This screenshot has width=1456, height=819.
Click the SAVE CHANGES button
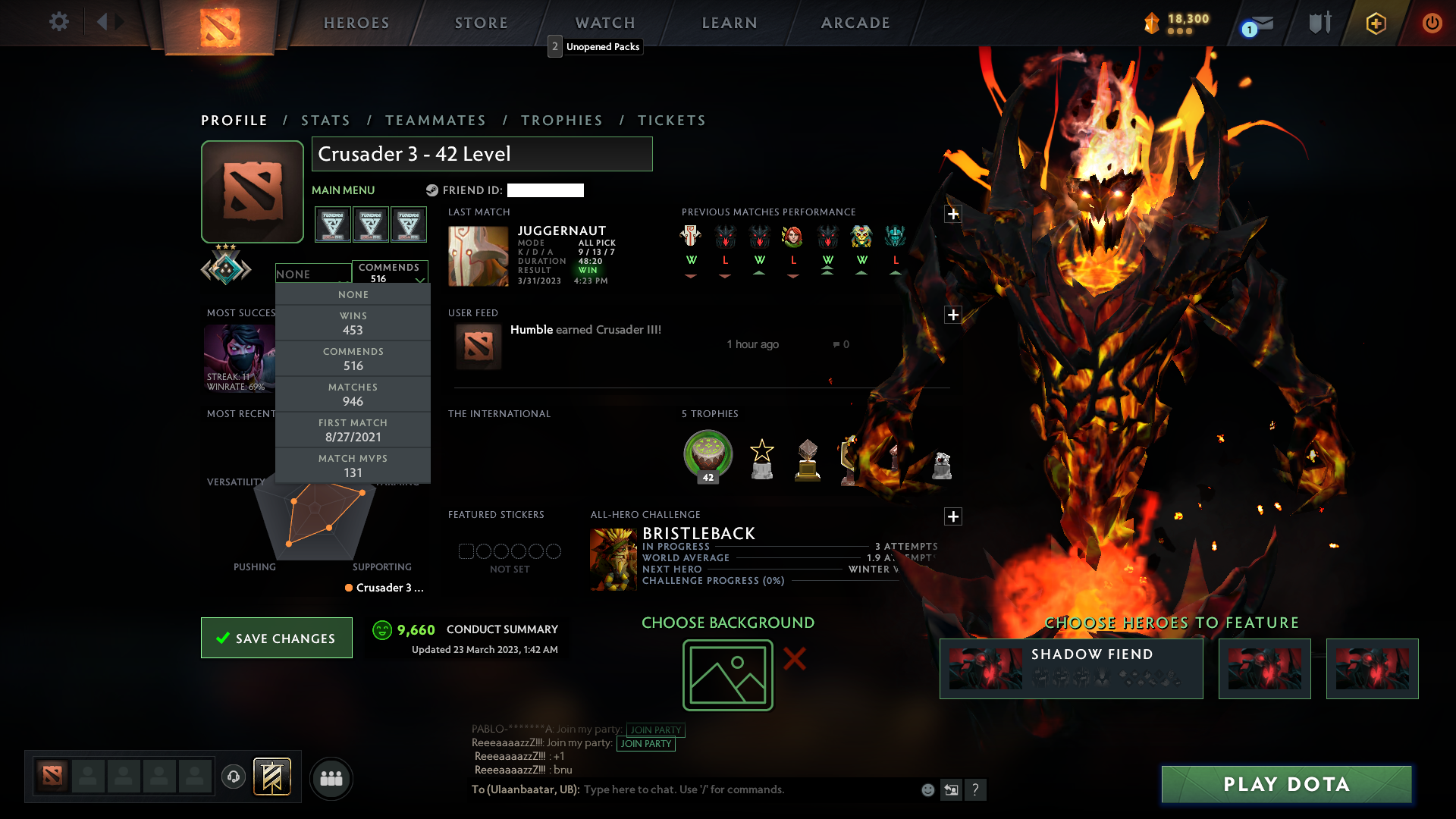(x=276, y=638)
